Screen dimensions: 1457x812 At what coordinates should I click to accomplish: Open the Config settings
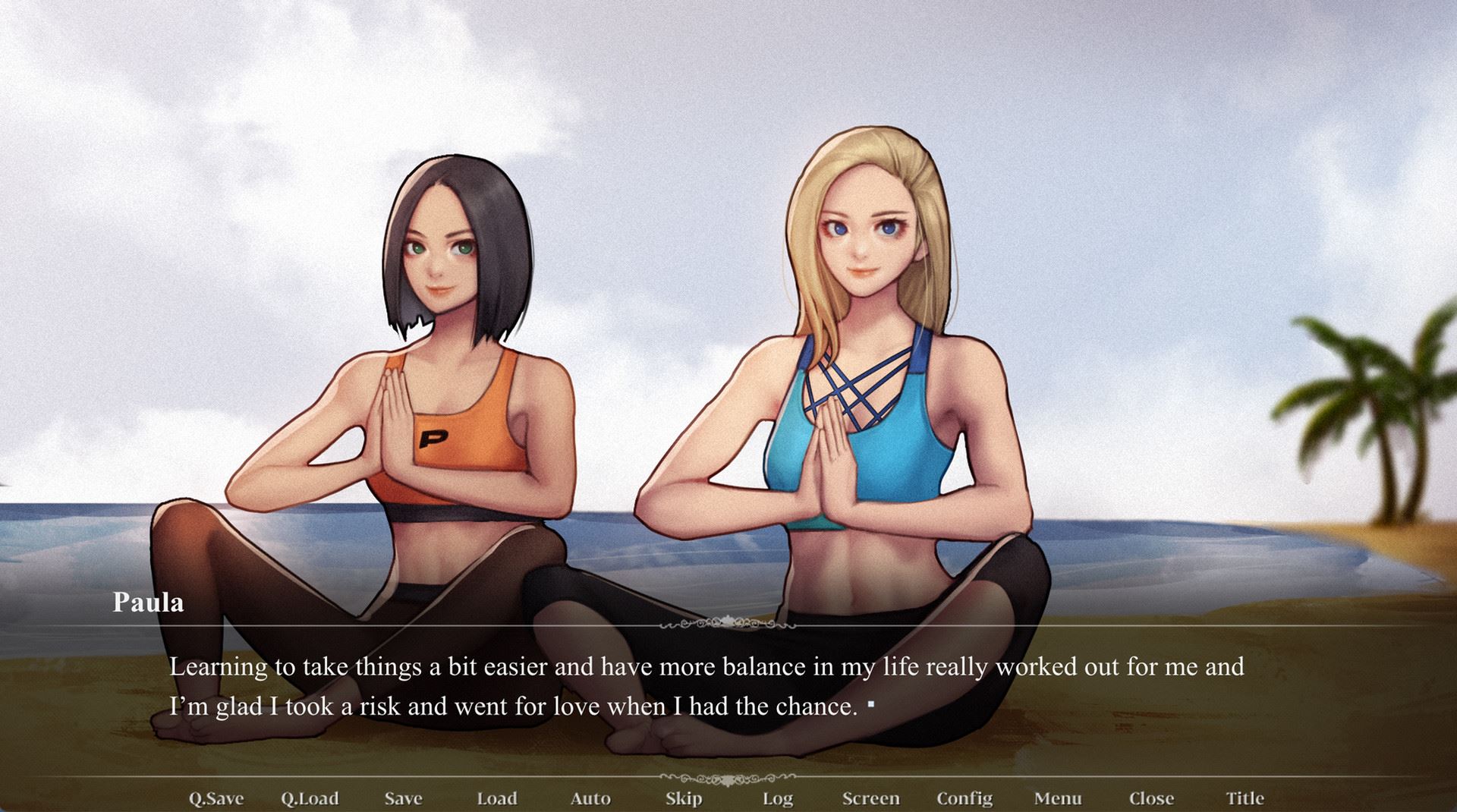point(965,798)
